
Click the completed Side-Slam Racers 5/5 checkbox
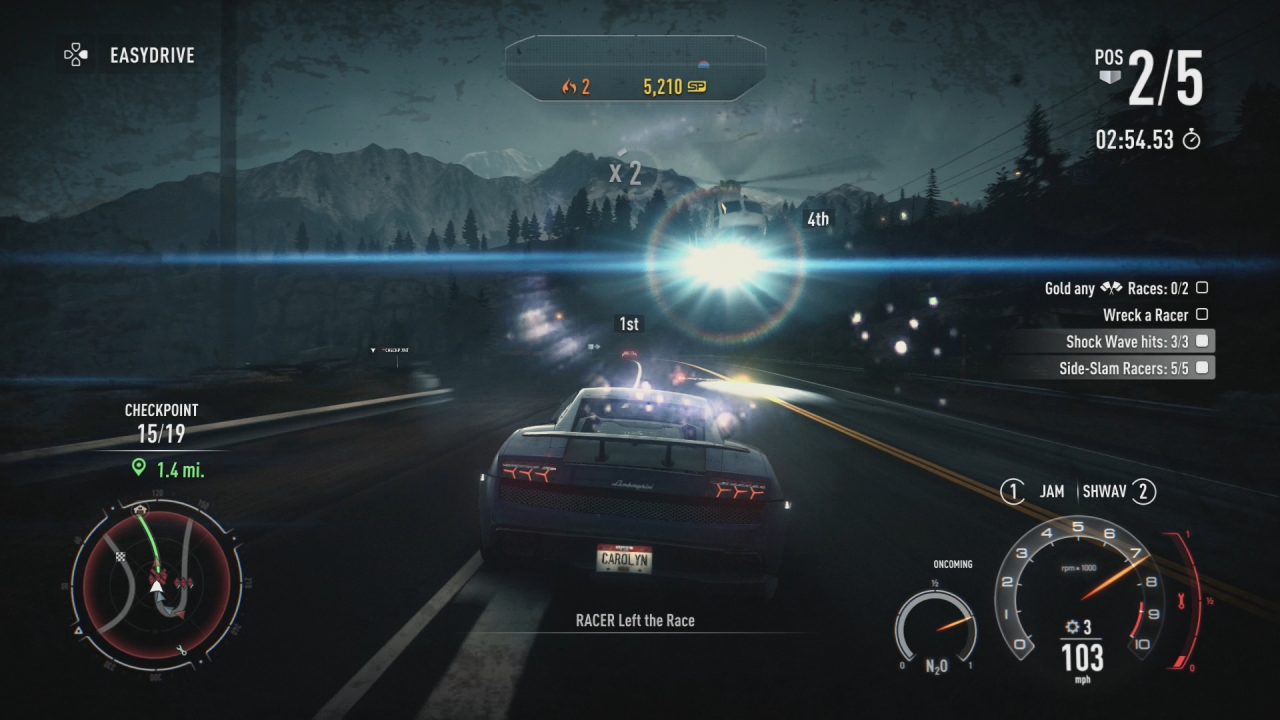click(1204, 367)
